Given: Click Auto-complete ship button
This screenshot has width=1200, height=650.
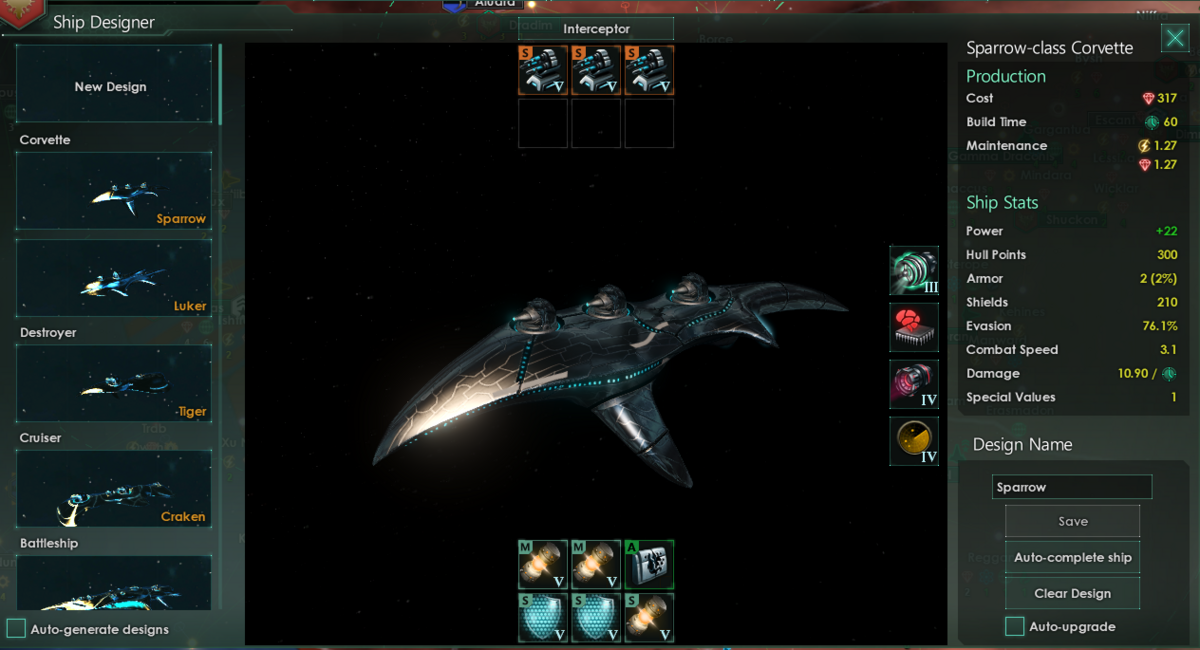Looking at the screenshot, I should click(x=1072, y=557).
